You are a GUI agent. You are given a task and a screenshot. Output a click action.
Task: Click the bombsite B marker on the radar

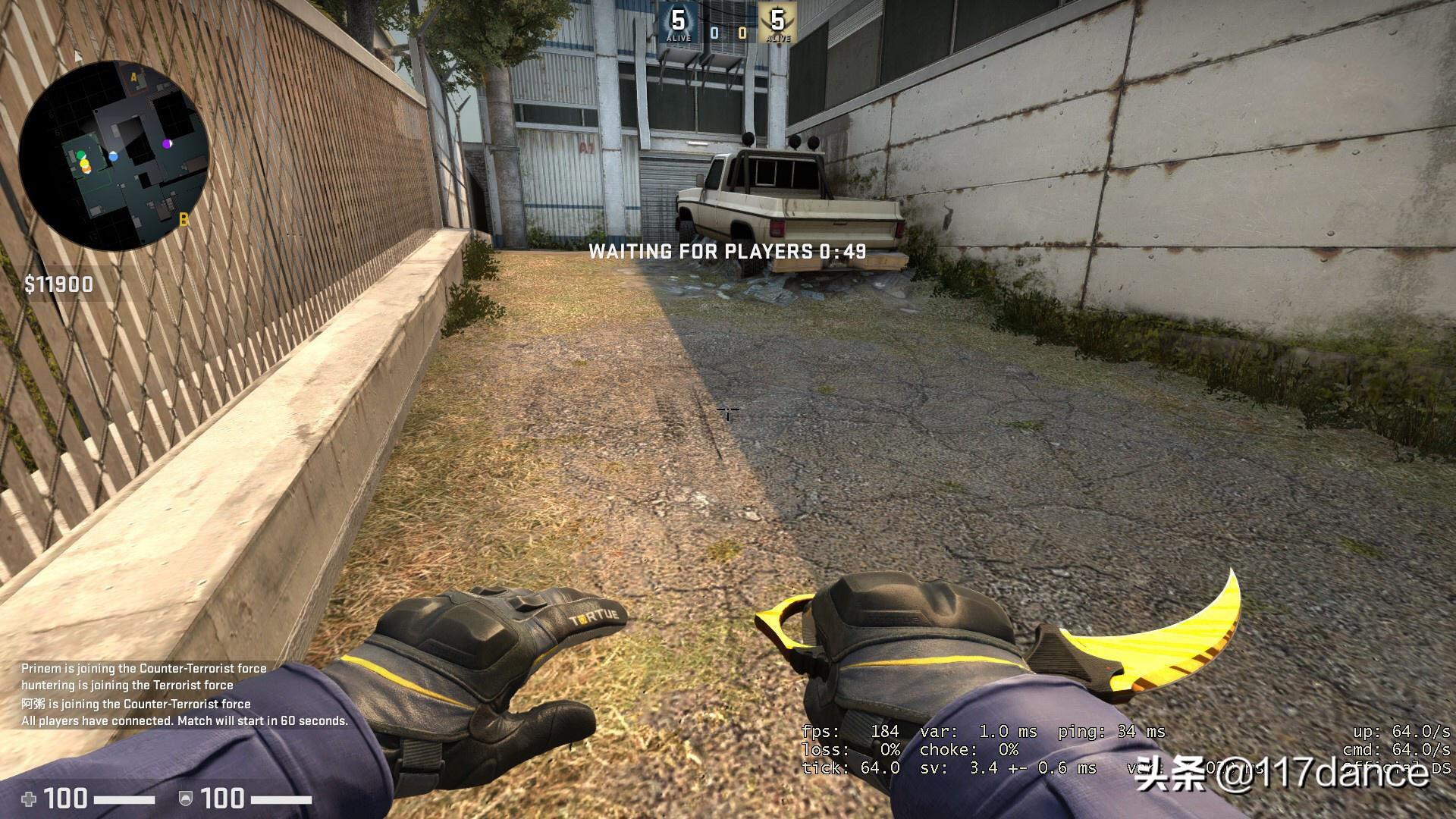184,220
